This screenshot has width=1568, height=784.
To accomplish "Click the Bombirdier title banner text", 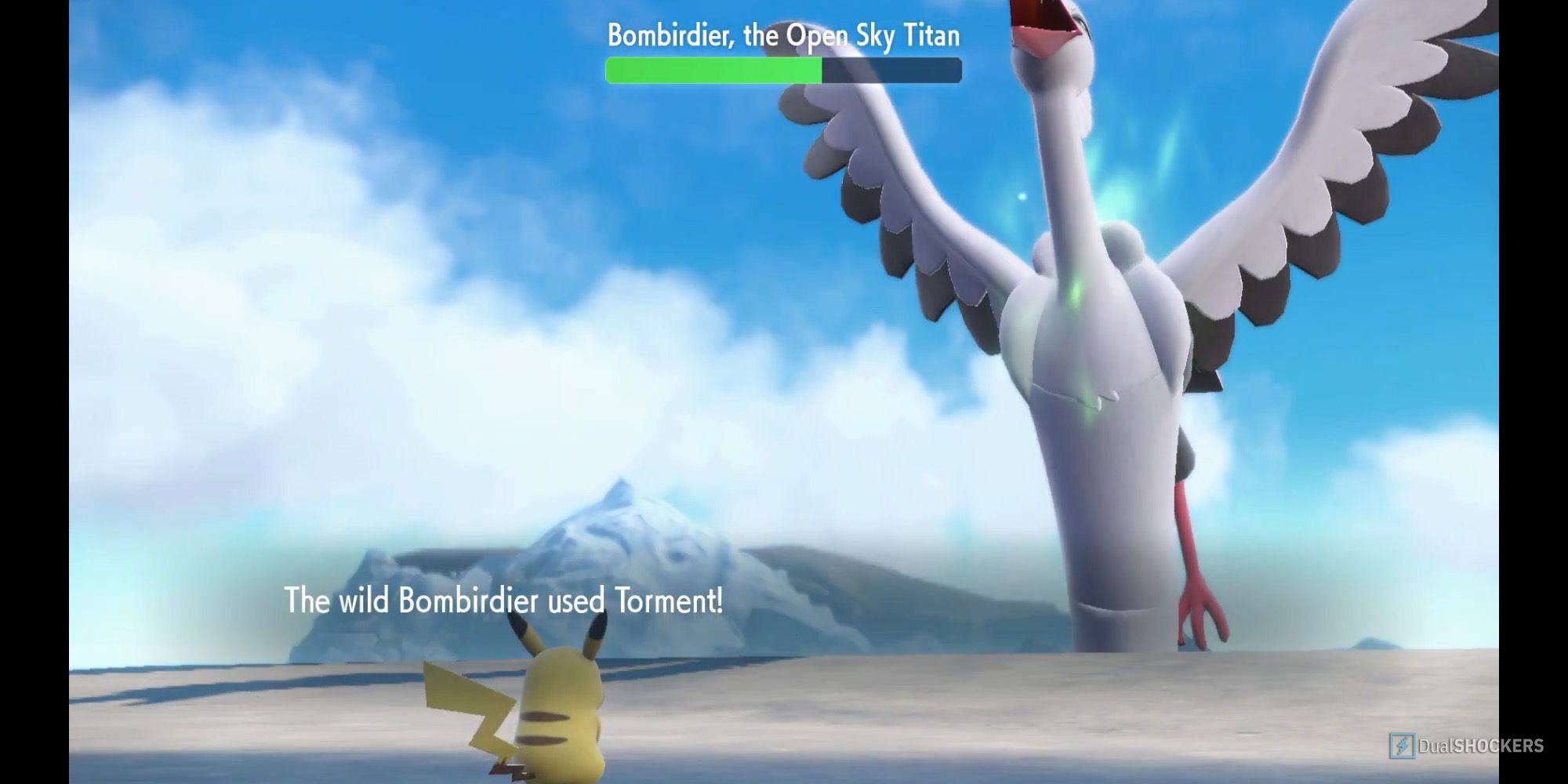I will (x=784, y=34).
